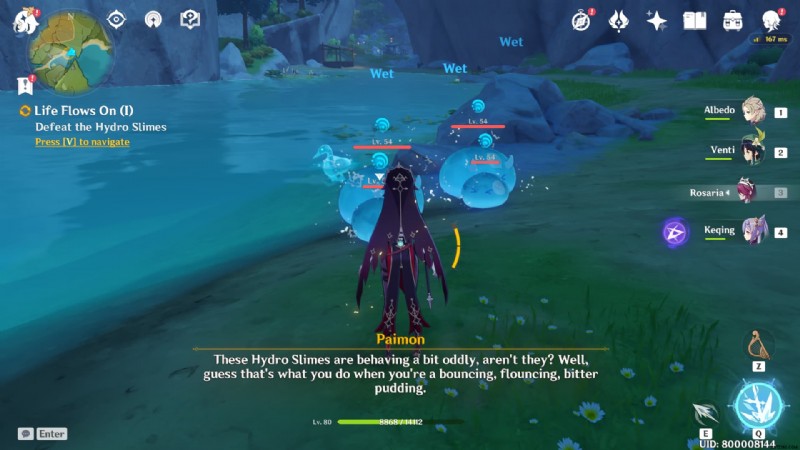
Task: Open the chat box icon
Action: (26, 434)
